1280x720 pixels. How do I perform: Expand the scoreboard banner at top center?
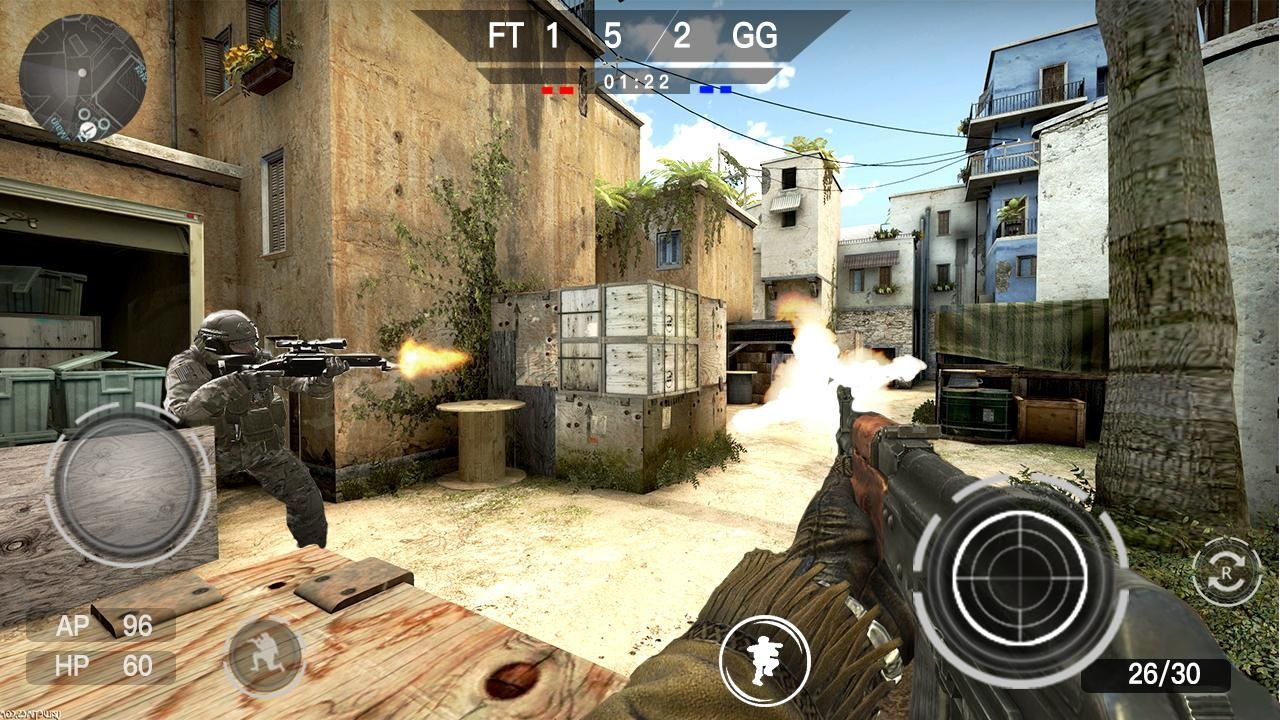coord(639,37)
